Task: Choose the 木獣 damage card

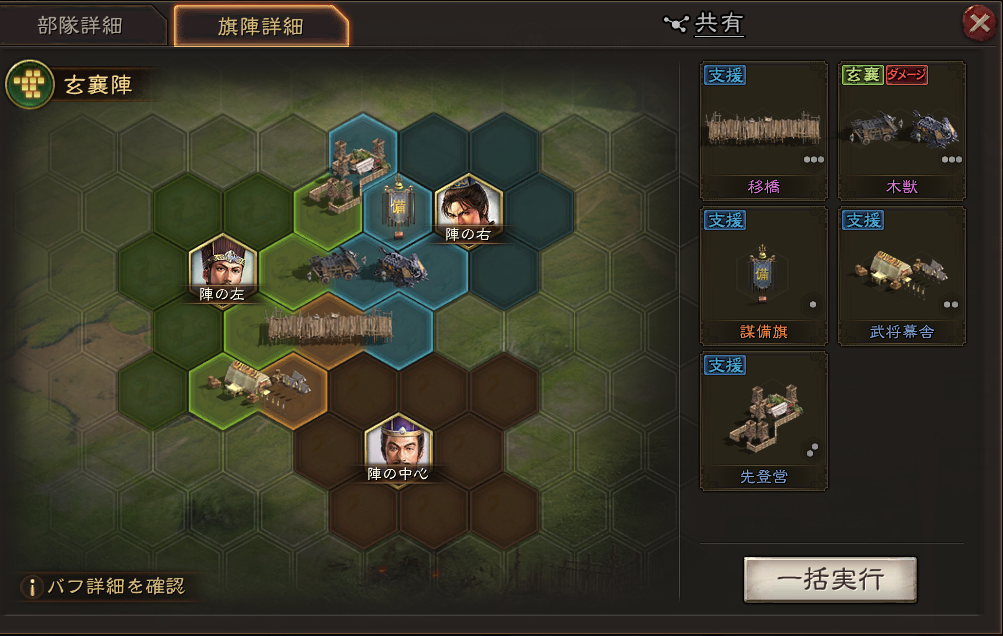Action: pyautogui.click(x=902, y=131)
